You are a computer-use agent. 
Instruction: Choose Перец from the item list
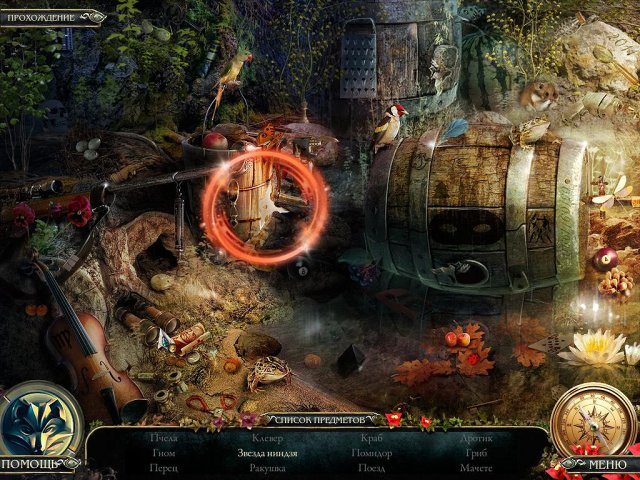164,468
